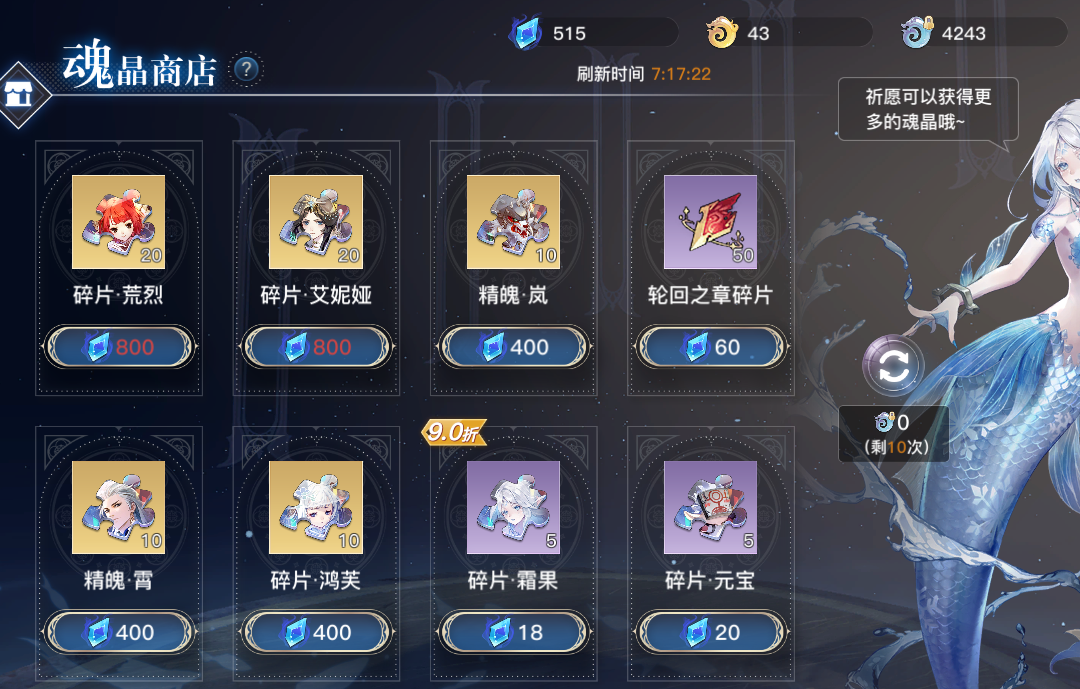1080x689 pixels.
Task: Click the shop storefront icon beside the title
Action: pyautogui.click(x=18, y=95)
